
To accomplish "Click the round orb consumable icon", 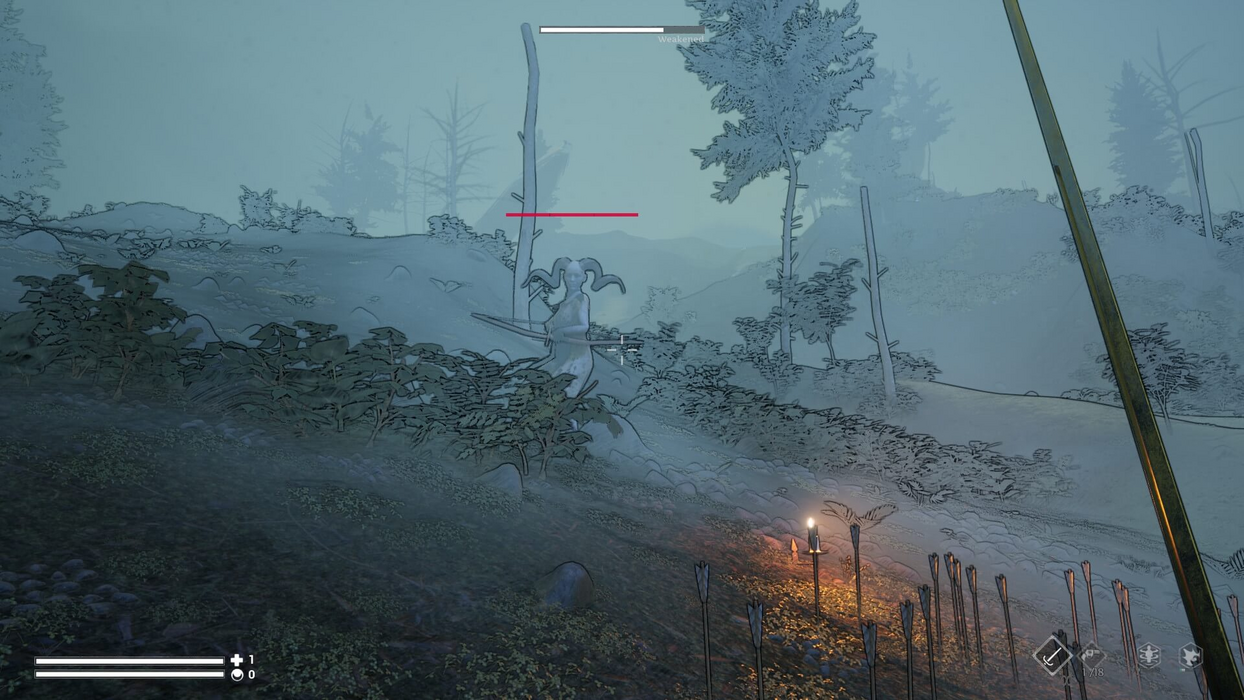I will click(237, 675).
